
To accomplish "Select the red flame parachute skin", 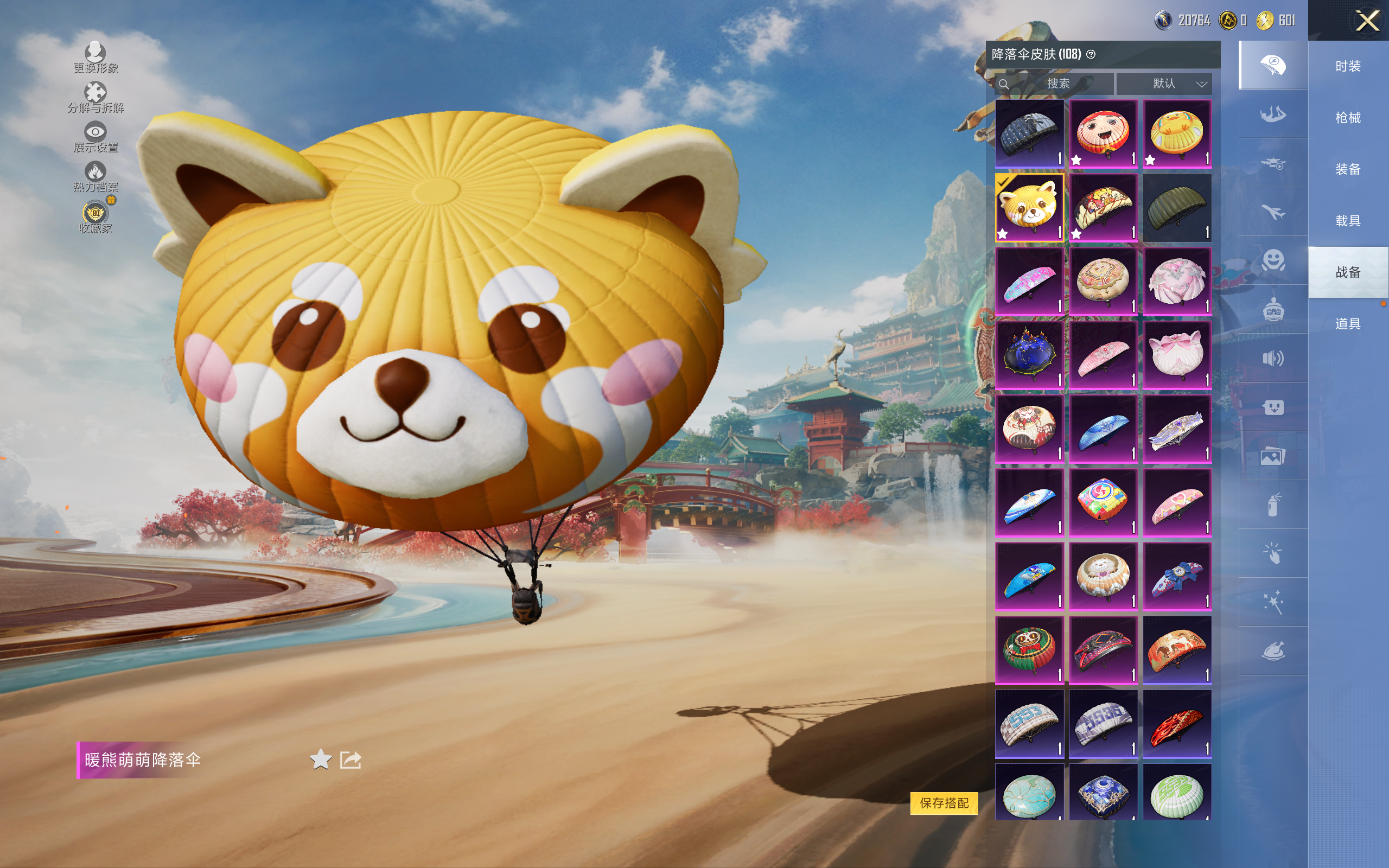I will 1177,723.
